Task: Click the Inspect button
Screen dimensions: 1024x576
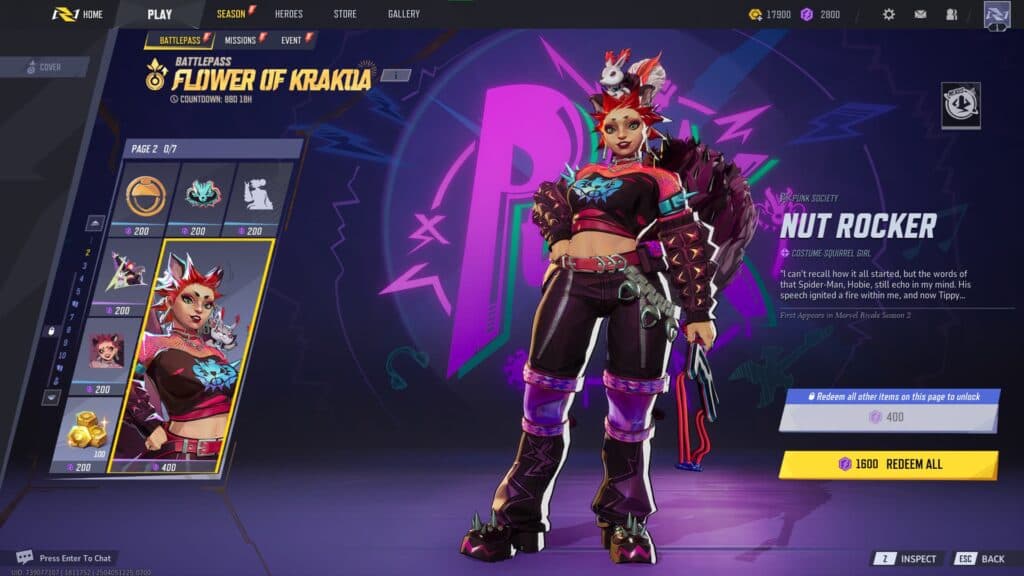Action: pyautogui.click(x=908, y=559)
